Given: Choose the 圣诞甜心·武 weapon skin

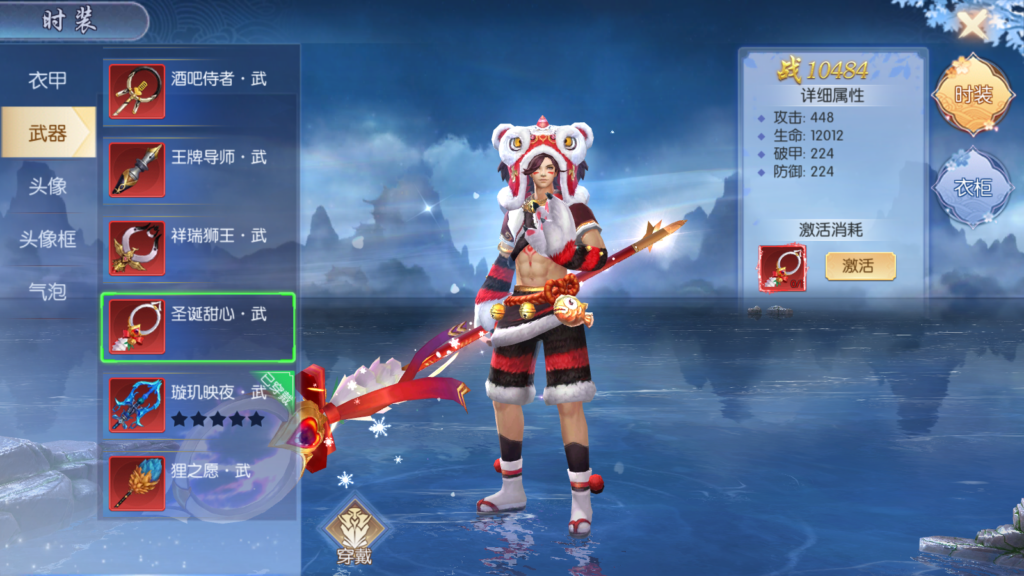Looking at the screenshot, I should coord(198,327).
